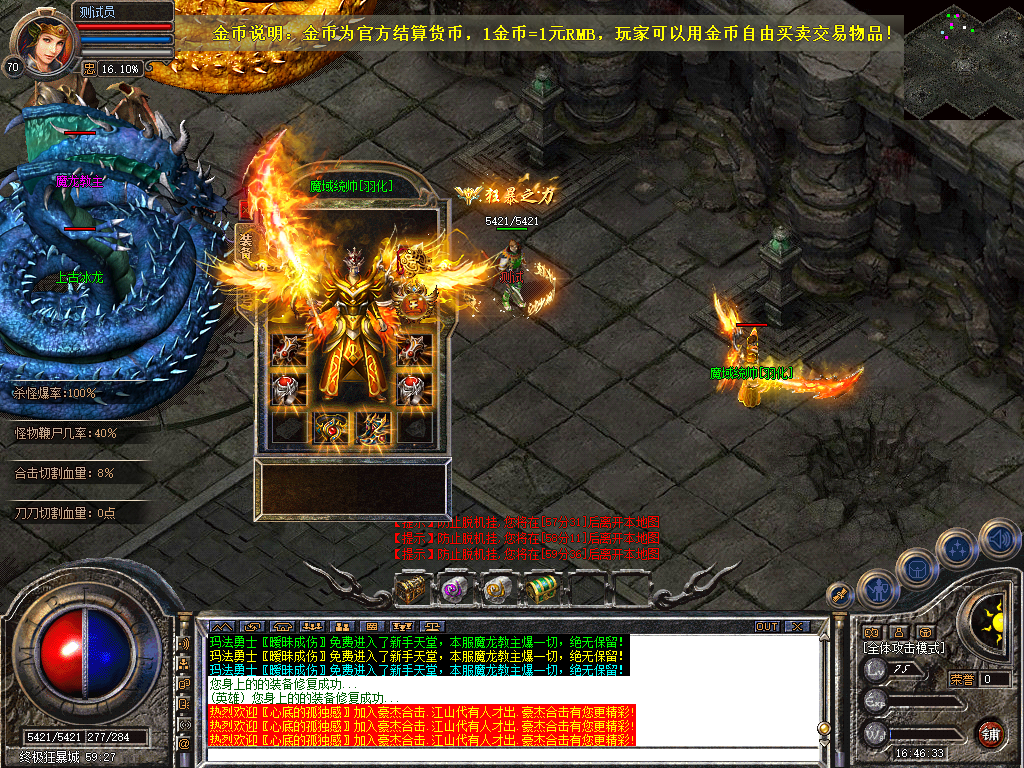Image resolution: width=1024 pixels, height=768 pixels.
Task: Open the green treasure chest hotbar item
Action: (541, 589)
